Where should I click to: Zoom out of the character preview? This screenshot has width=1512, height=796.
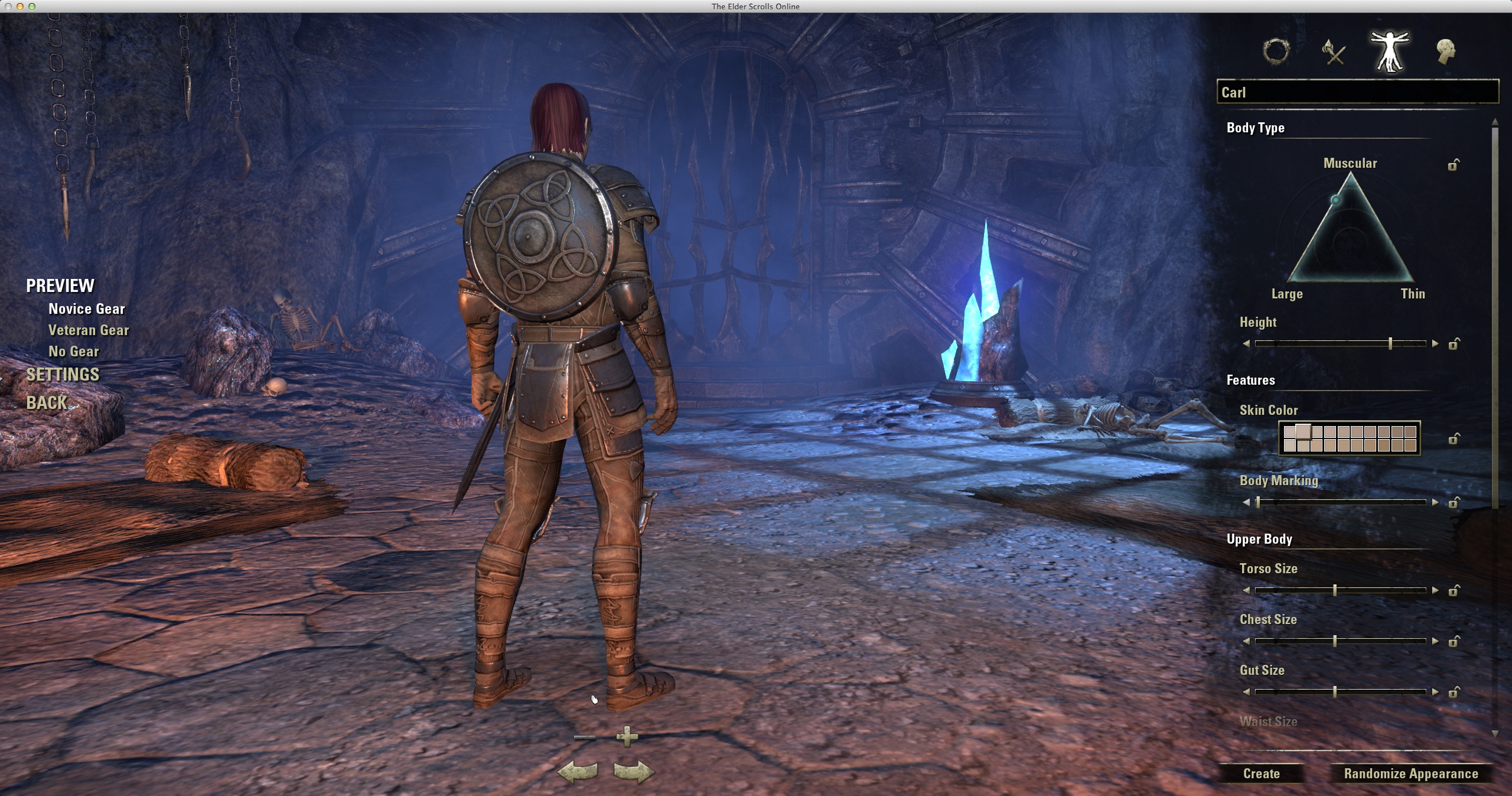pyautogui.click(x=585, y=737)
